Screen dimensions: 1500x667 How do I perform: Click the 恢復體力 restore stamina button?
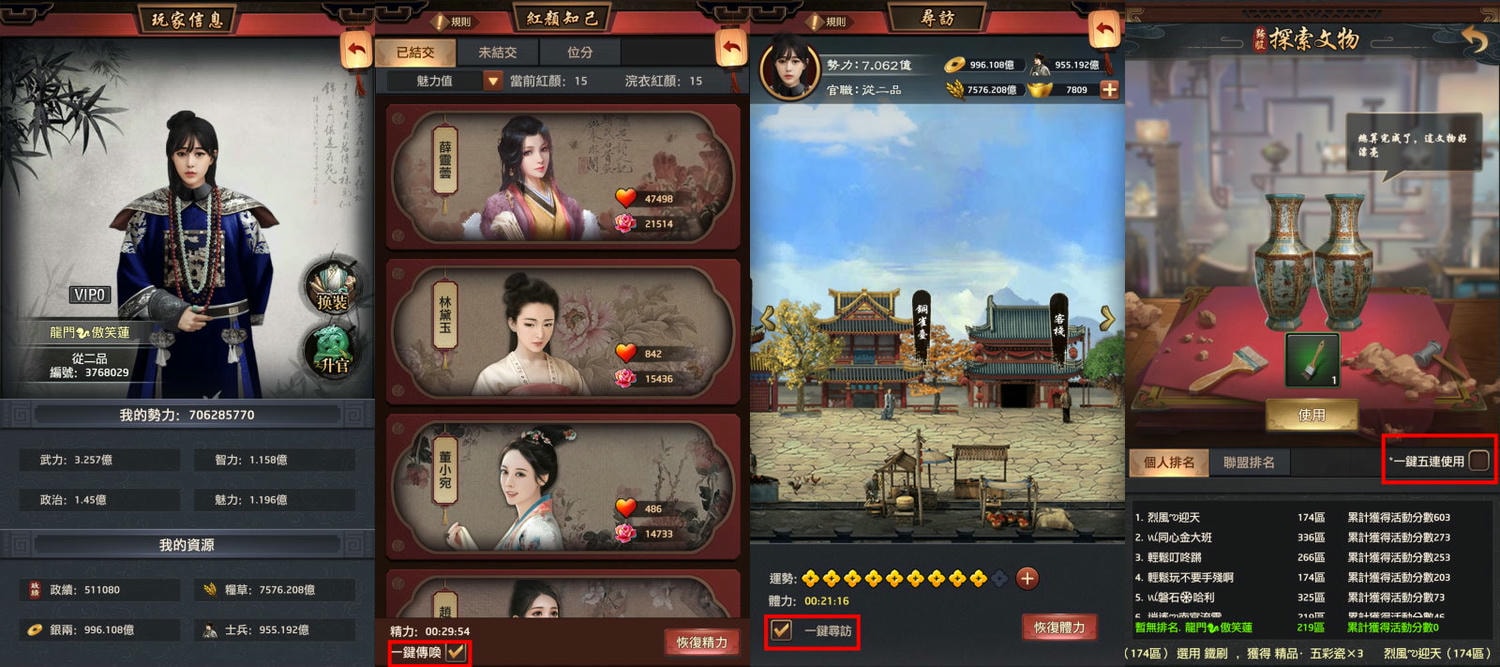pyautogui.click(x=1059, y=628)
